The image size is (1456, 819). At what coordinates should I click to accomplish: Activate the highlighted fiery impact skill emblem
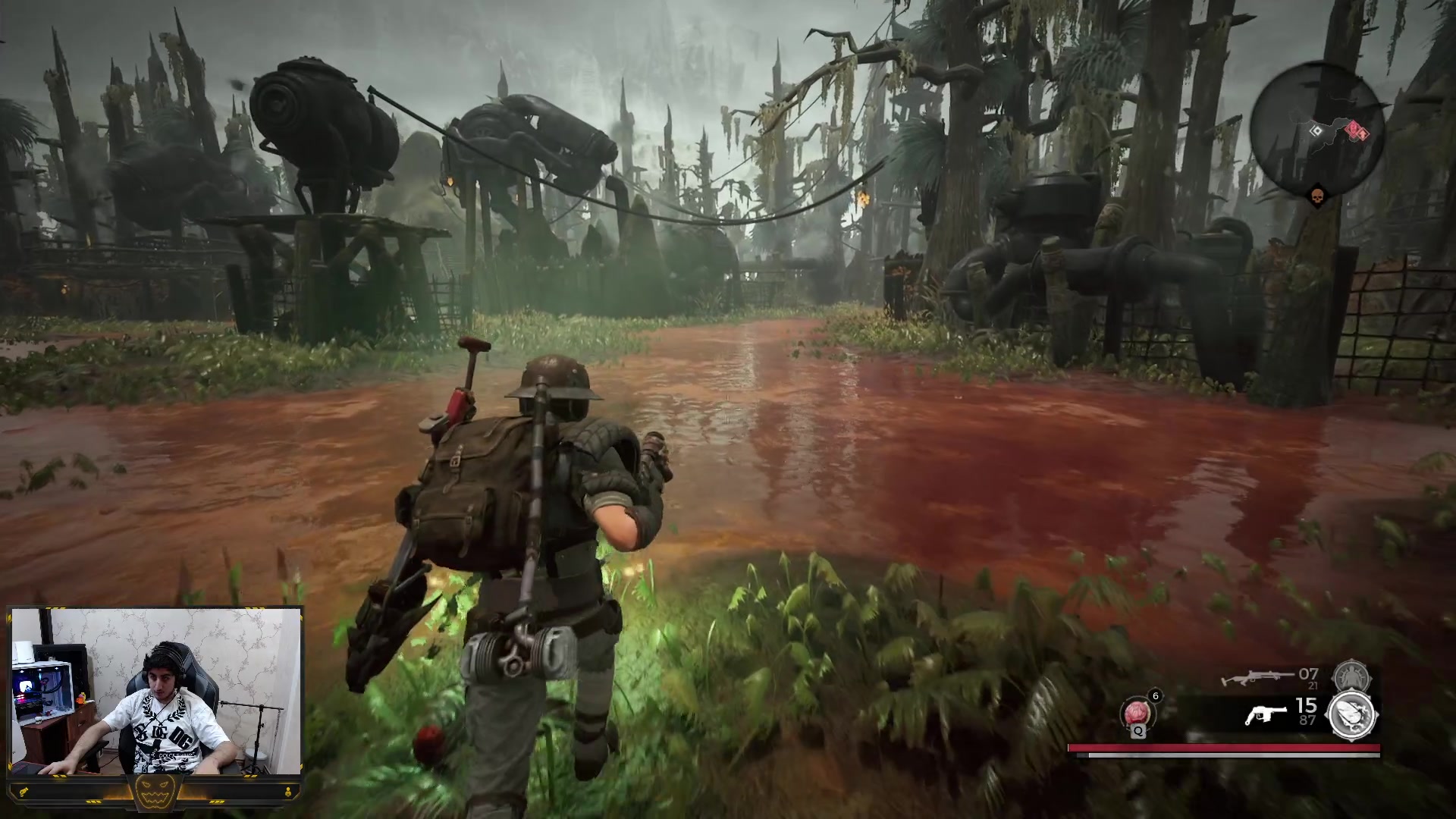point(1352,714)
